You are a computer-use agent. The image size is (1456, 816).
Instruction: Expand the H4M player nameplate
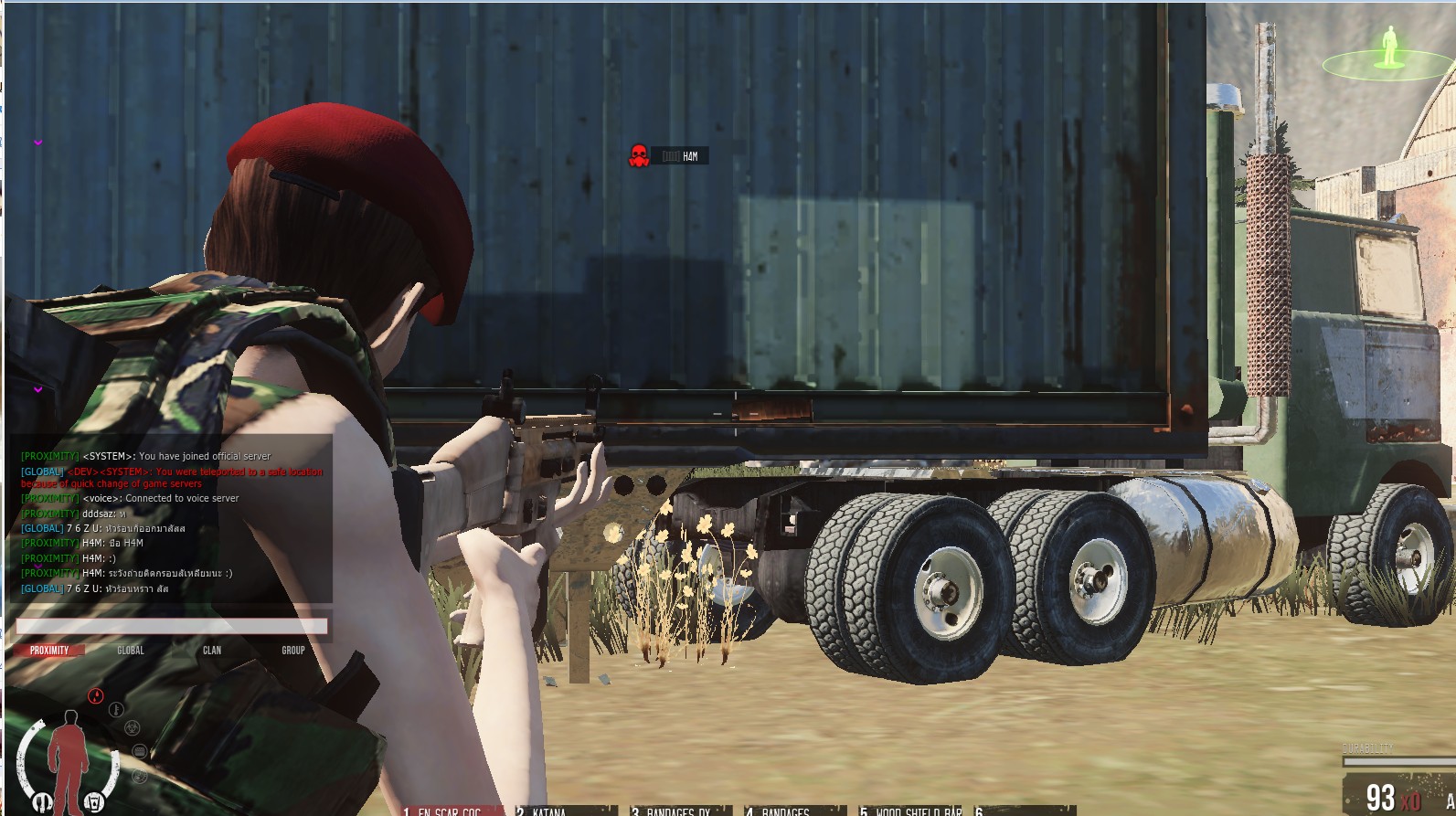point(678,155)
